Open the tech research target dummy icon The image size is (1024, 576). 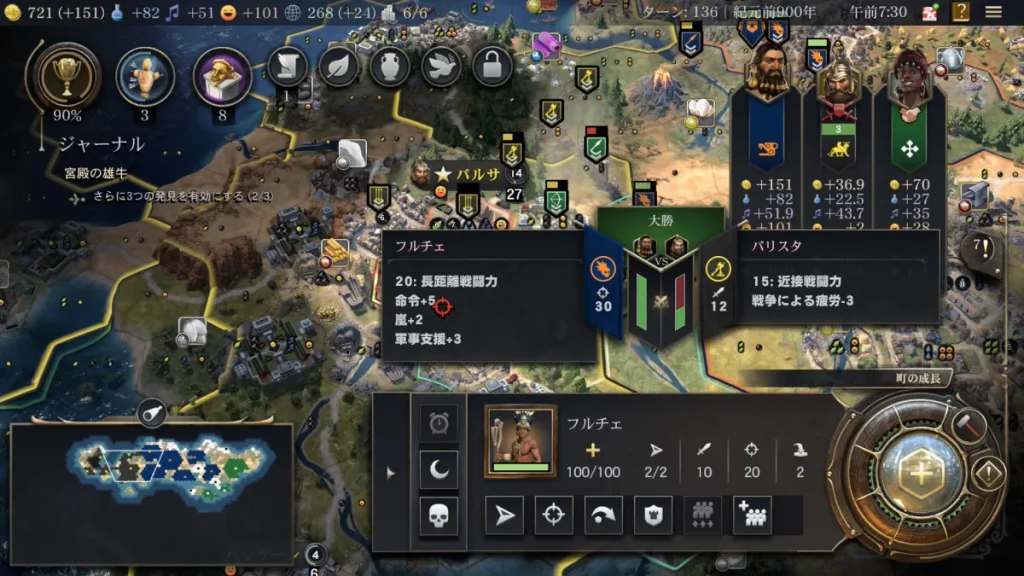(145, 76)
